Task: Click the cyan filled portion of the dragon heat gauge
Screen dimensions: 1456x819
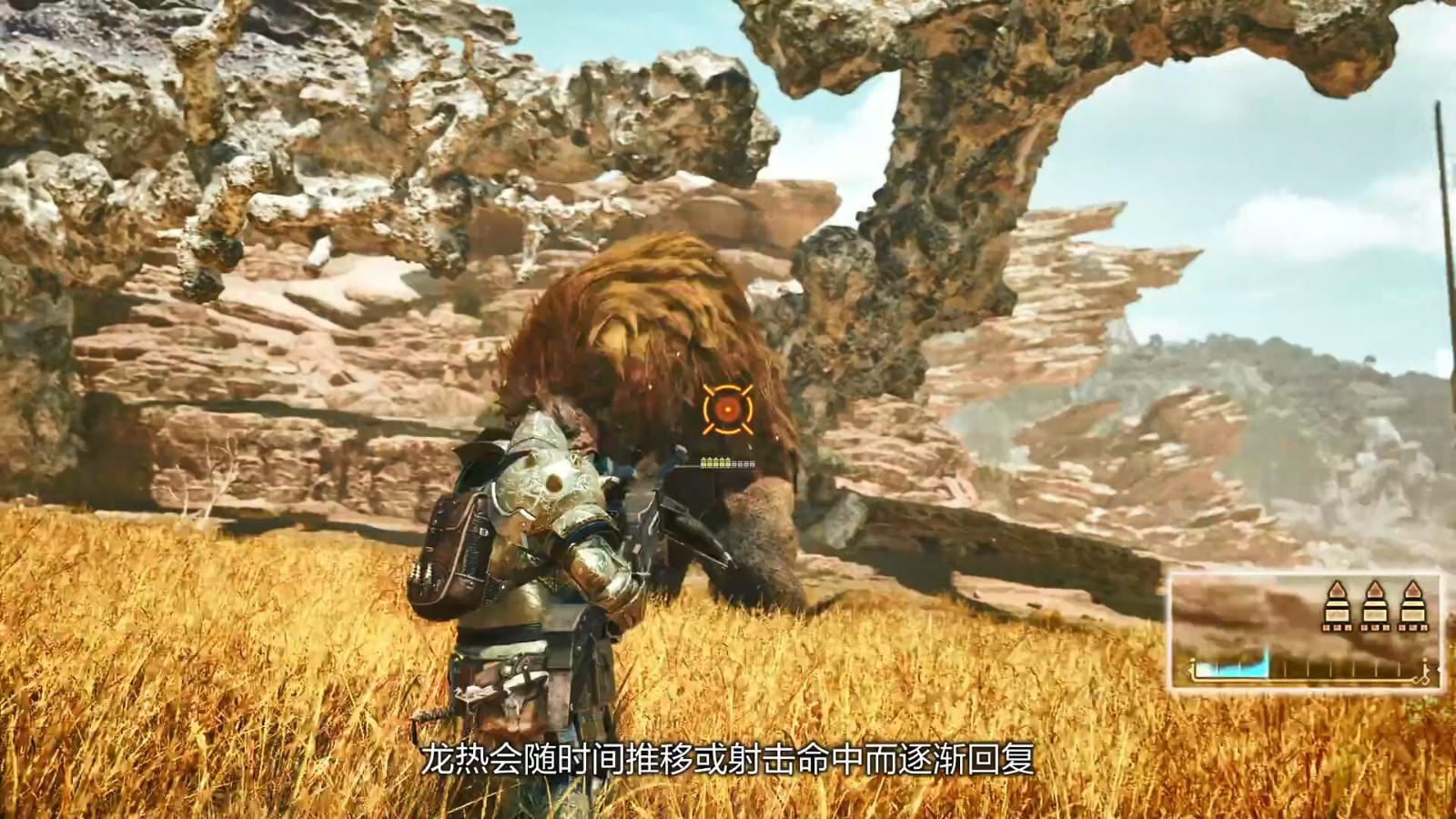Action: 1227,669
